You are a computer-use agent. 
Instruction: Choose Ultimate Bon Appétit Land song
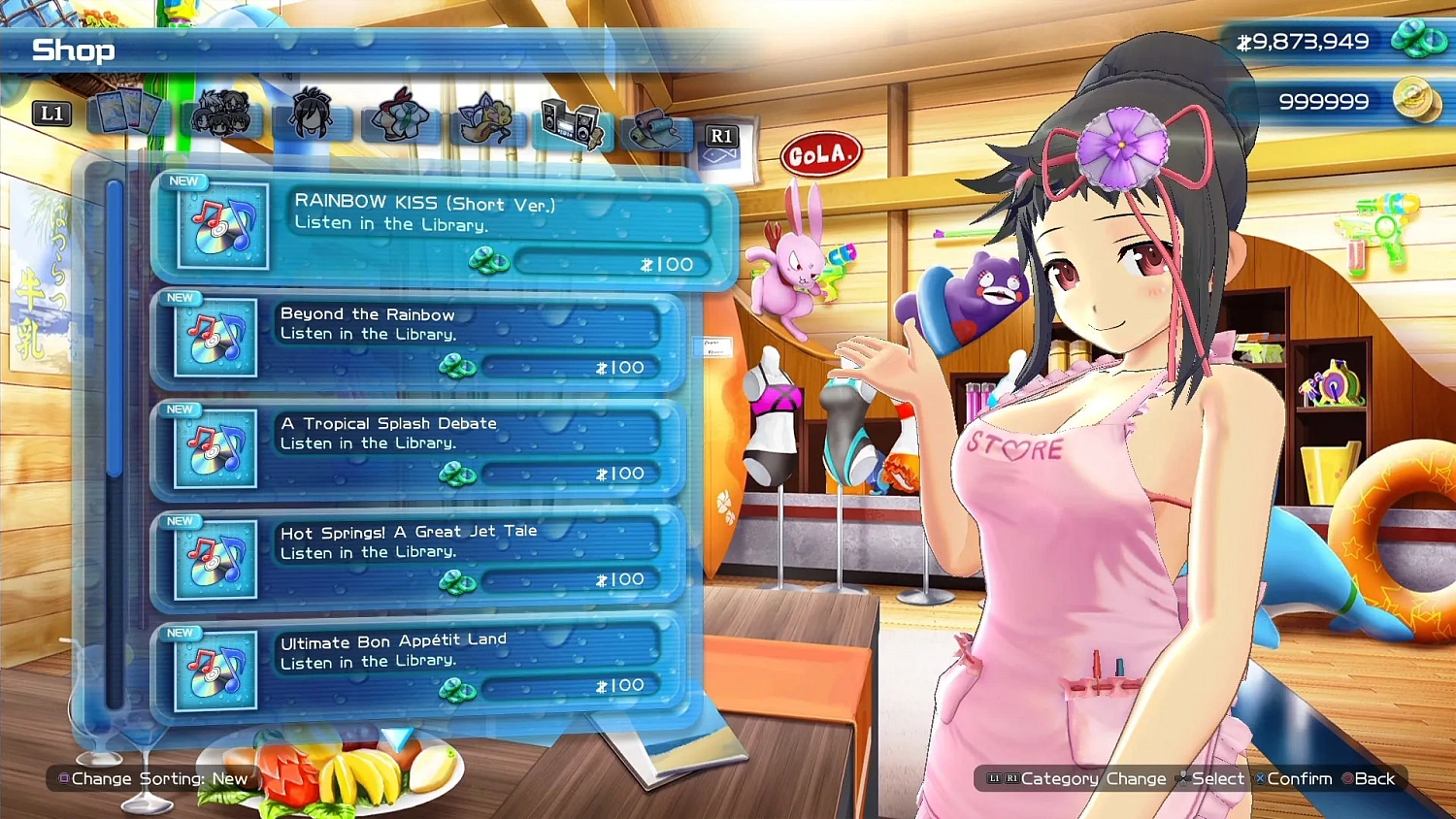(417, 662)
